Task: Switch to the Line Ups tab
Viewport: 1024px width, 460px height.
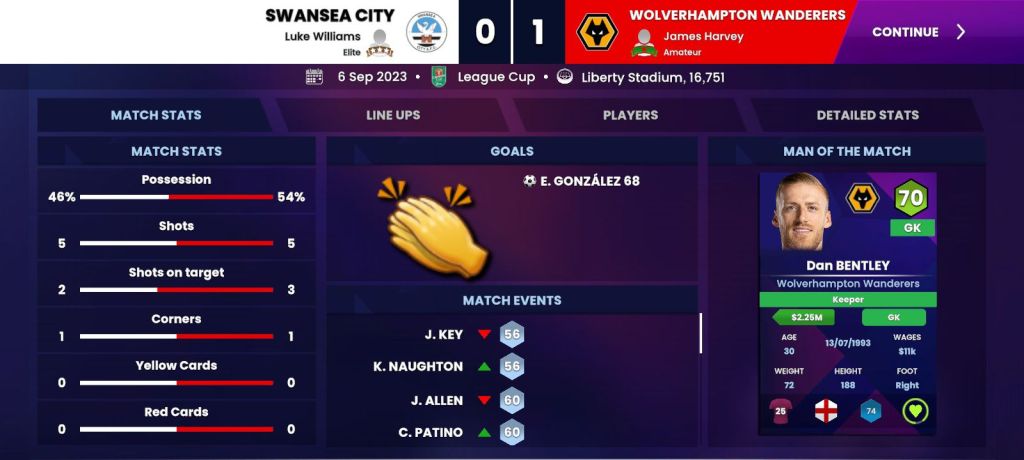Action: (393, 115)
